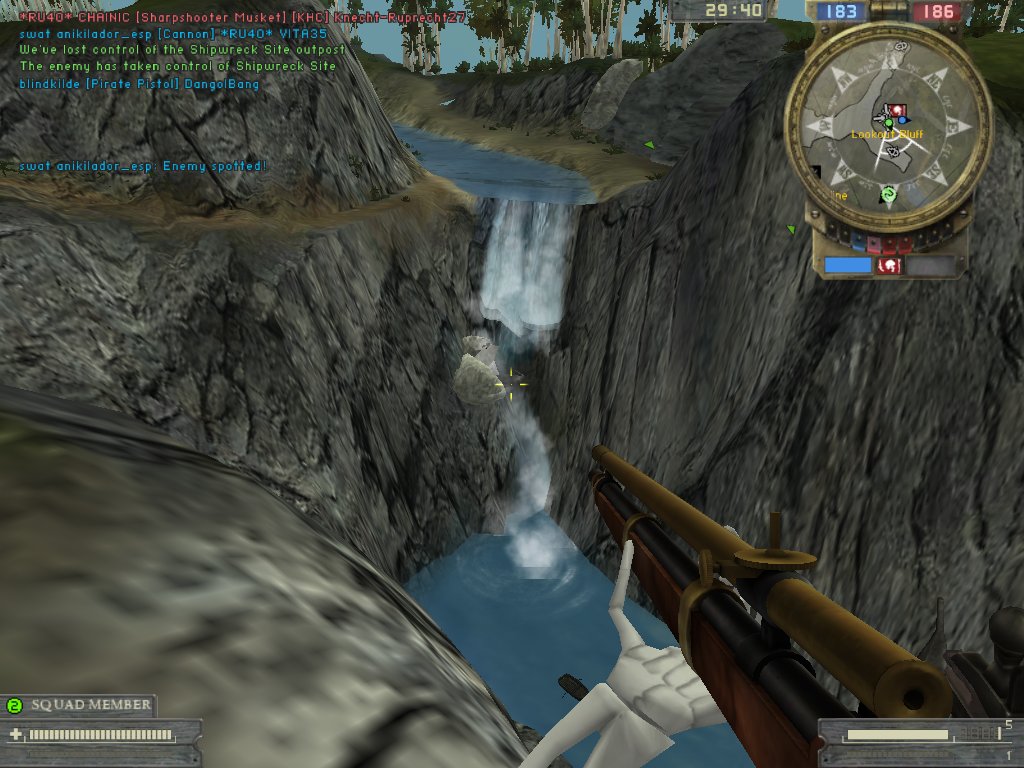Click the green squad number 2 badge
The width and height of the screenshot is (1024, 768).
point(14,706)
